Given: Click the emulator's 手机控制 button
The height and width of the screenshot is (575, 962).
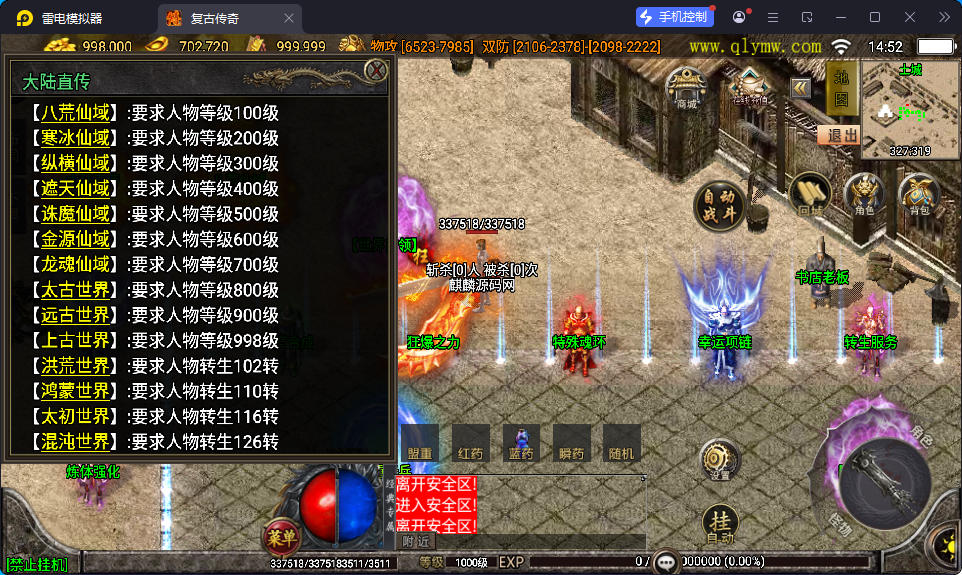Looking at the screenshot, I should coord(675,17).
